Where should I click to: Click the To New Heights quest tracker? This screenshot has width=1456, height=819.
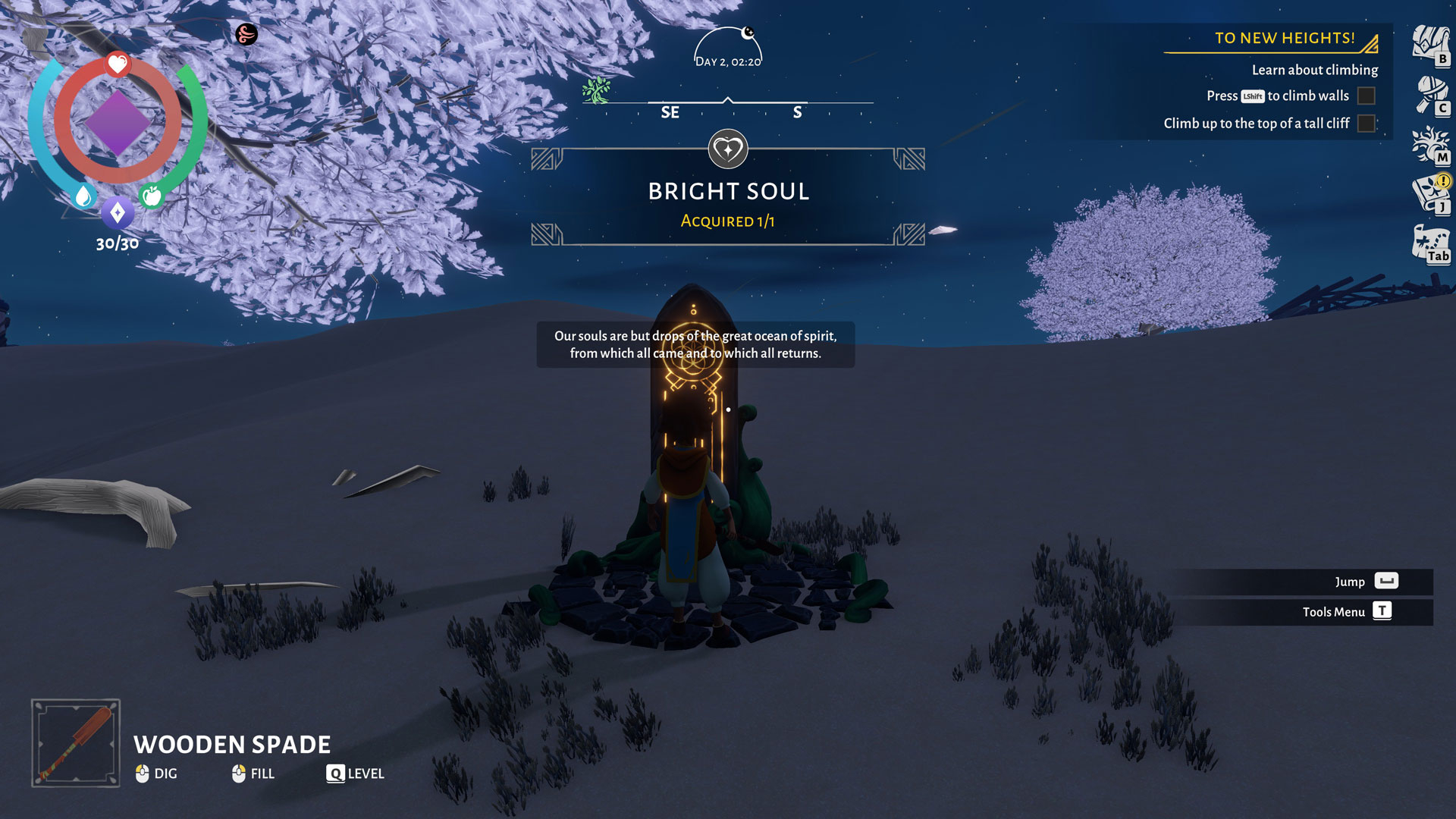[1285, 39]
